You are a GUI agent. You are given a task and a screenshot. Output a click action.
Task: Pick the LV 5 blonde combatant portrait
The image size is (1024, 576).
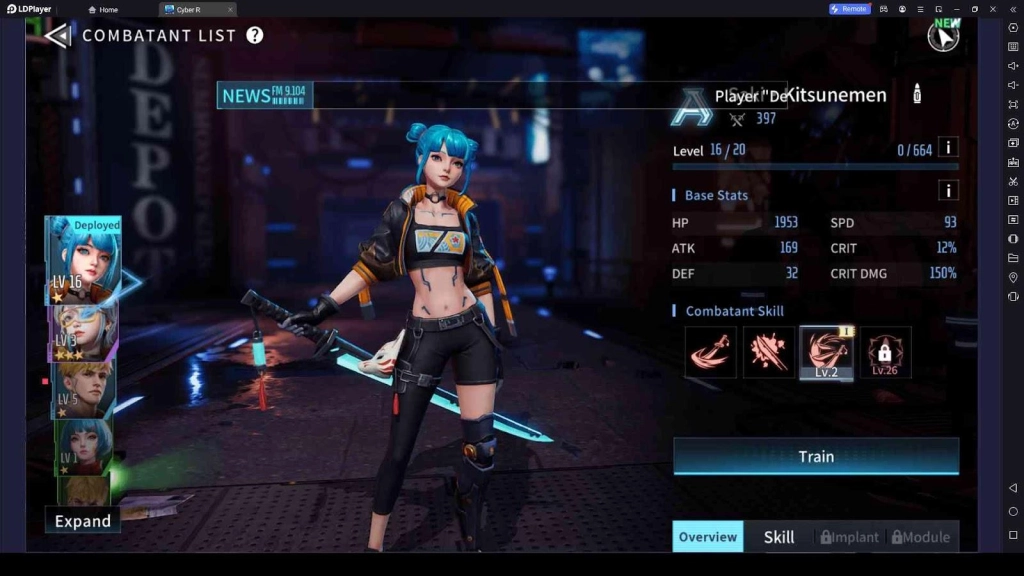click(x=84, y=389)
